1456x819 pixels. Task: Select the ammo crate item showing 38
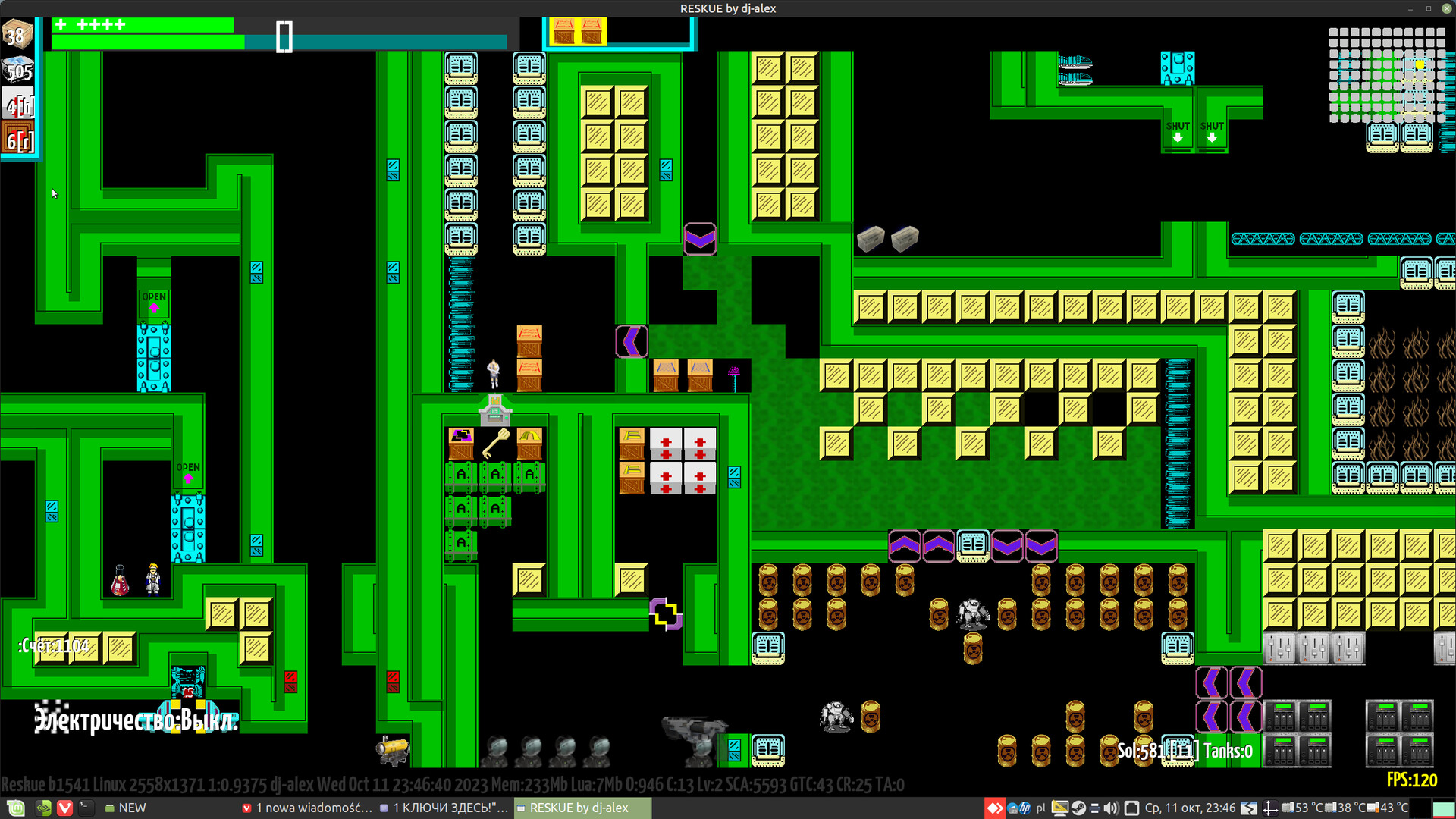(16, 34)
